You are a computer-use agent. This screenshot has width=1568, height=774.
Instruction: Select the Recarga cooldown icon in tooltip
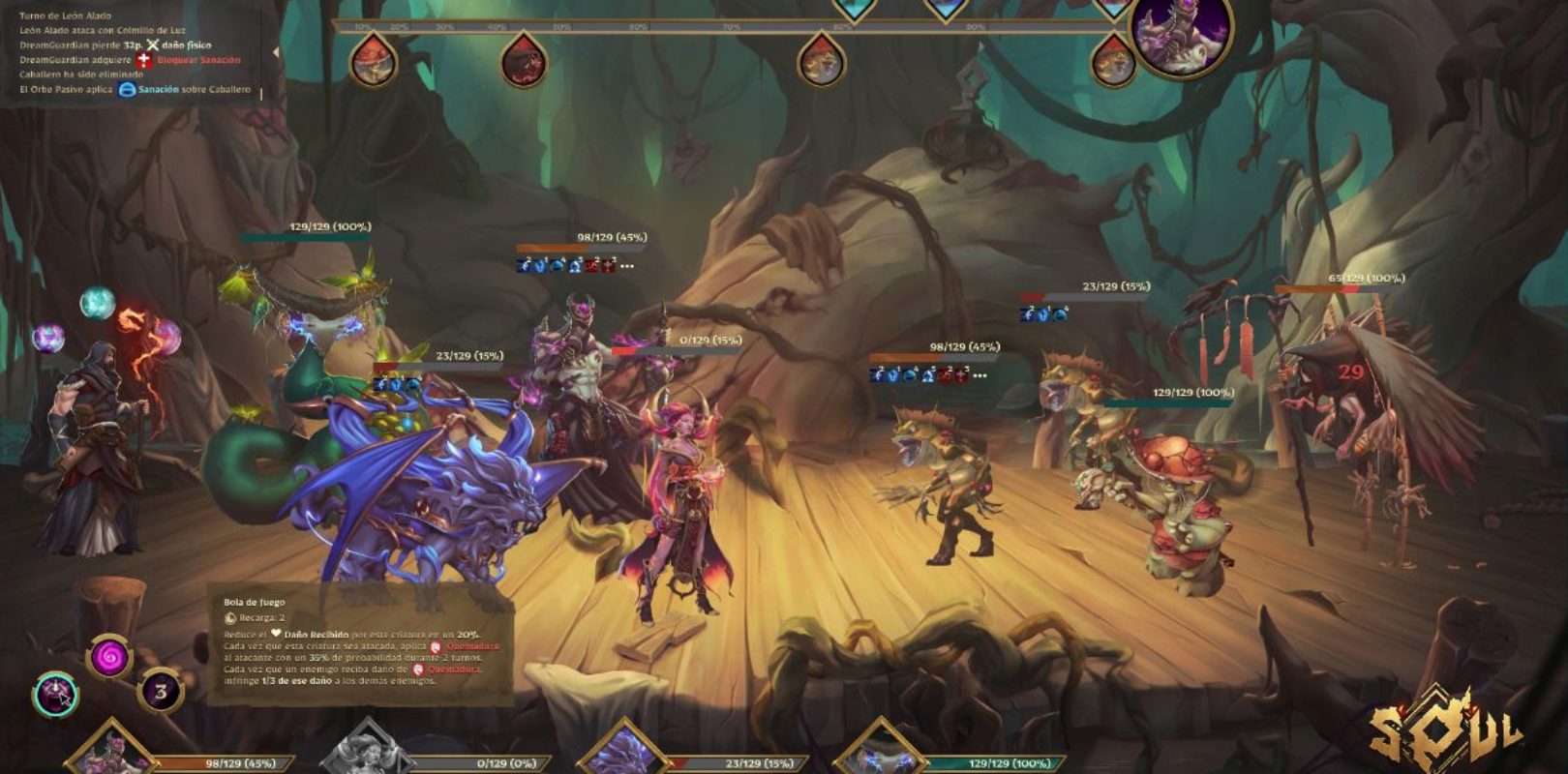tap(229, 617)
